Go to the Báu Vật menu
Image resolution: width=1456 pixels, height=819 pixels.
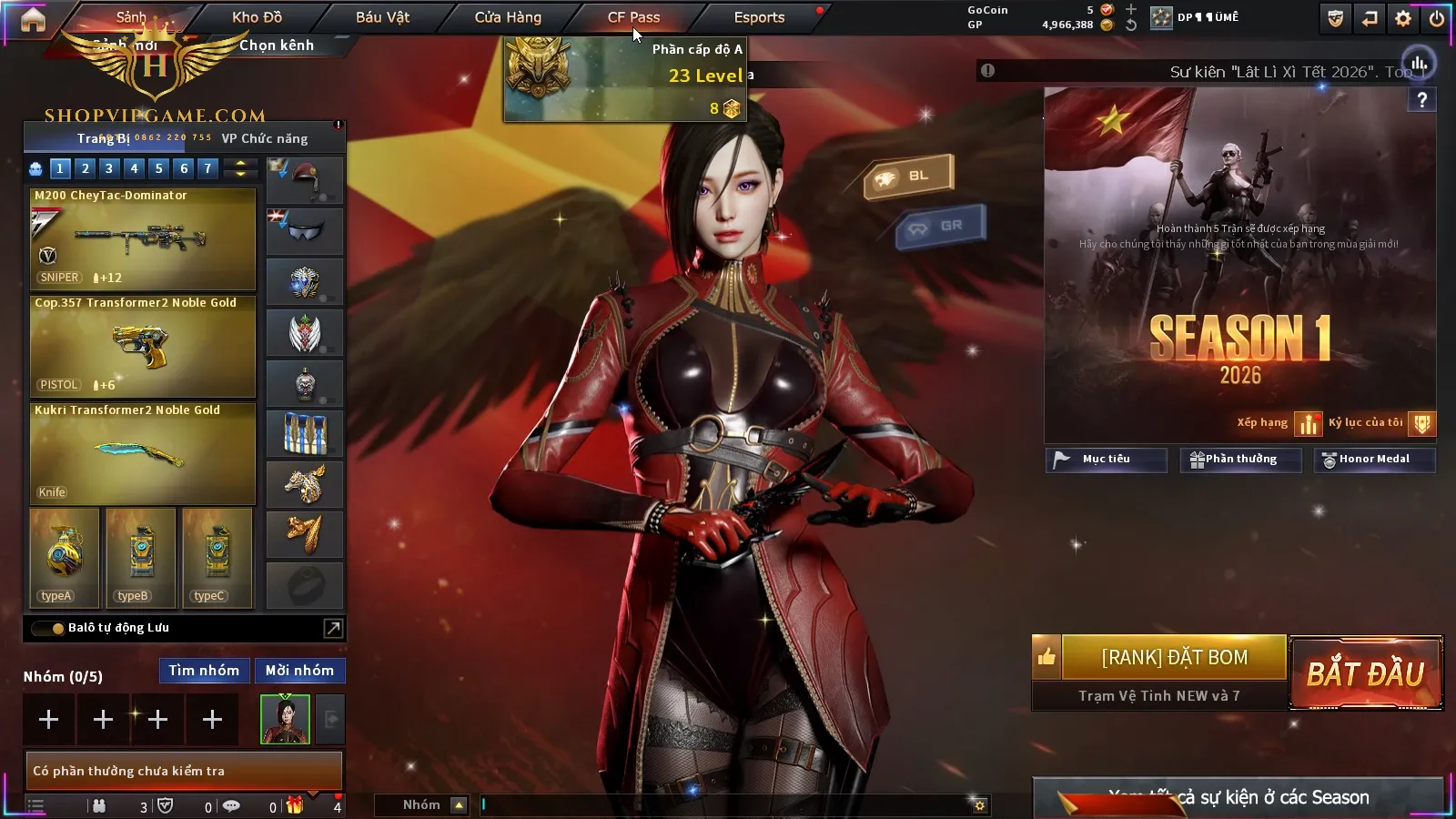(x=382, y=17)
